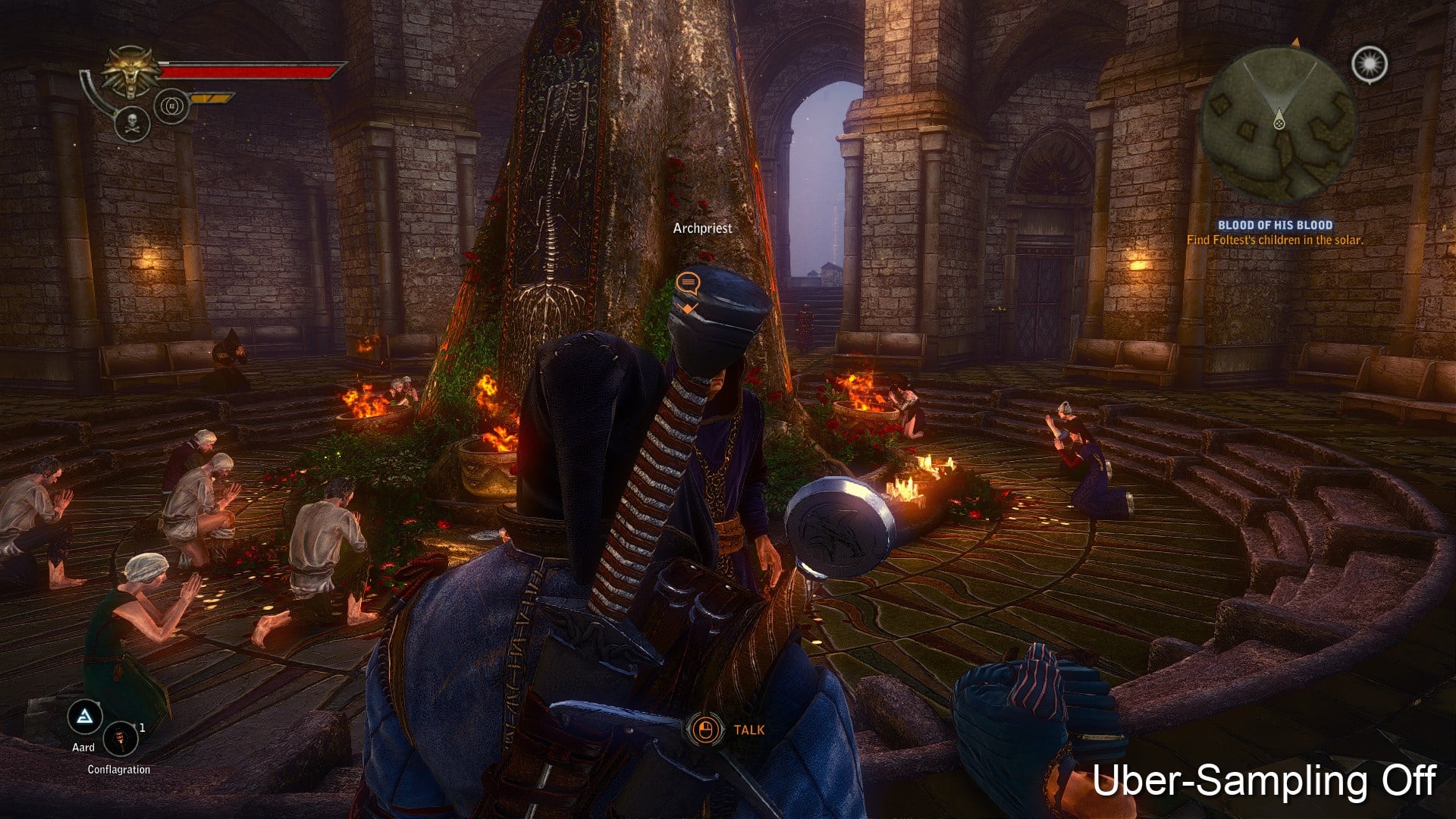Image resolution: width=1456 pixels, height=819 pixels.
Task: Click the sun icon beside the minimap
Action: 1370,64
